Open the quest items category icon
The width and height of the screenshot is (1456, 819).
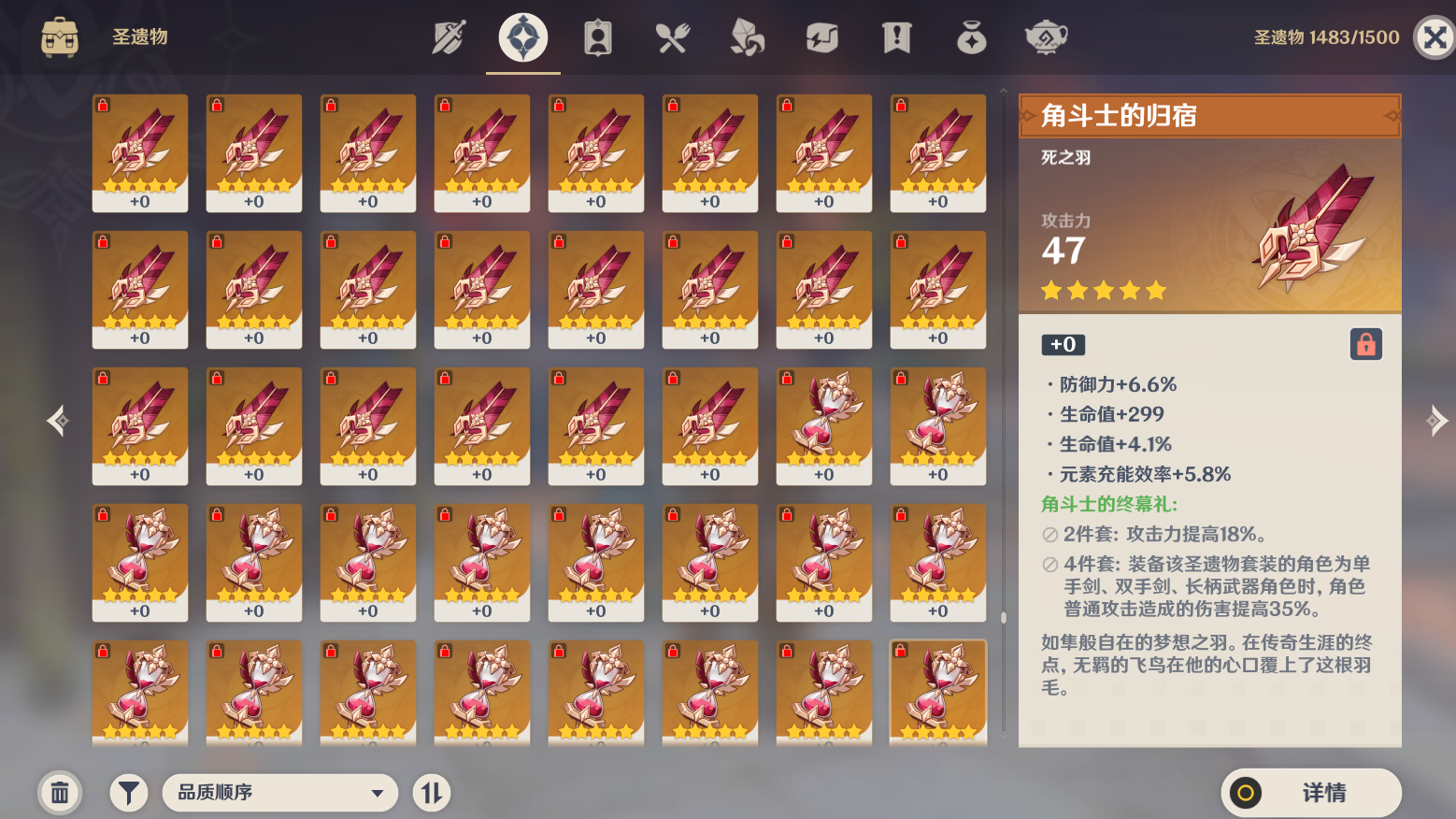click(896, 37)
